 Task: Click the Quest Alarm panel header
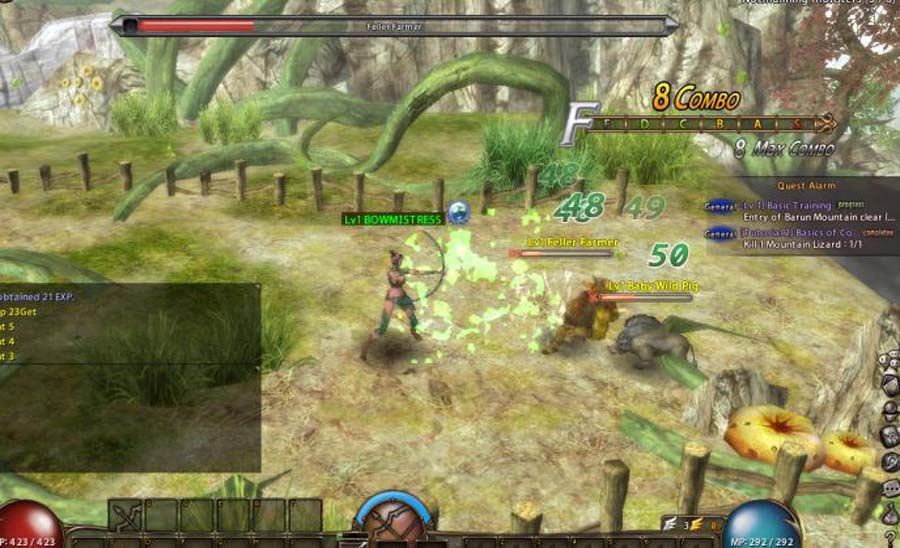(808, 186)
